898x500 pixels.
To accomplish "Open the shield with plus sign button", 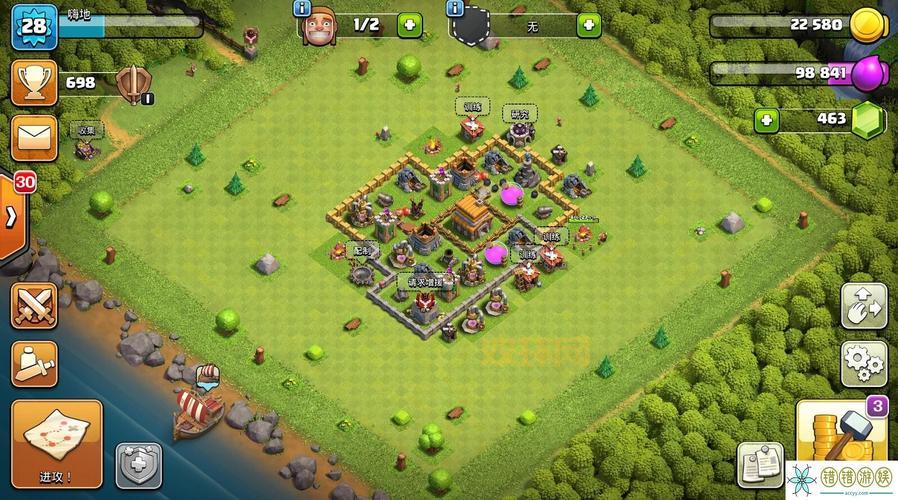I will coord(138,466).
